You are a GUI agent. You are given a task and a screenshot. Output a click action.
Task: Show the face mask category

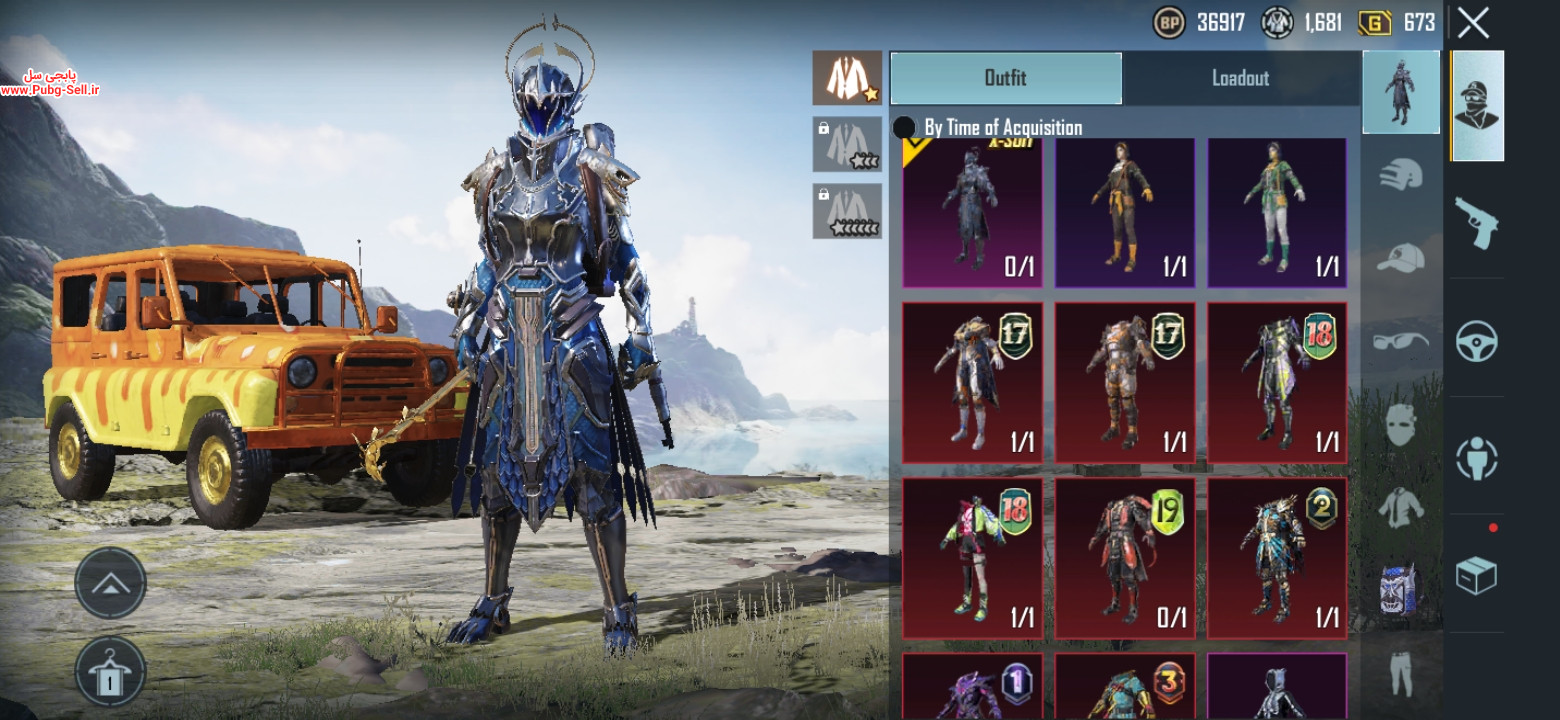pos(1401,425)
